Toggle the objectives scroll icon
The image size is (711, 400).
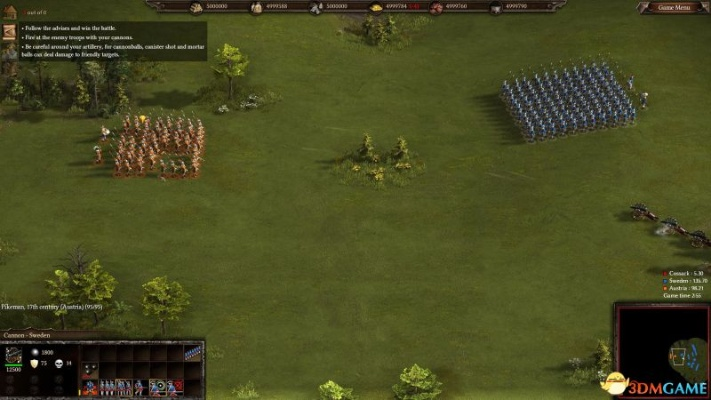click(x=9, y=31)
